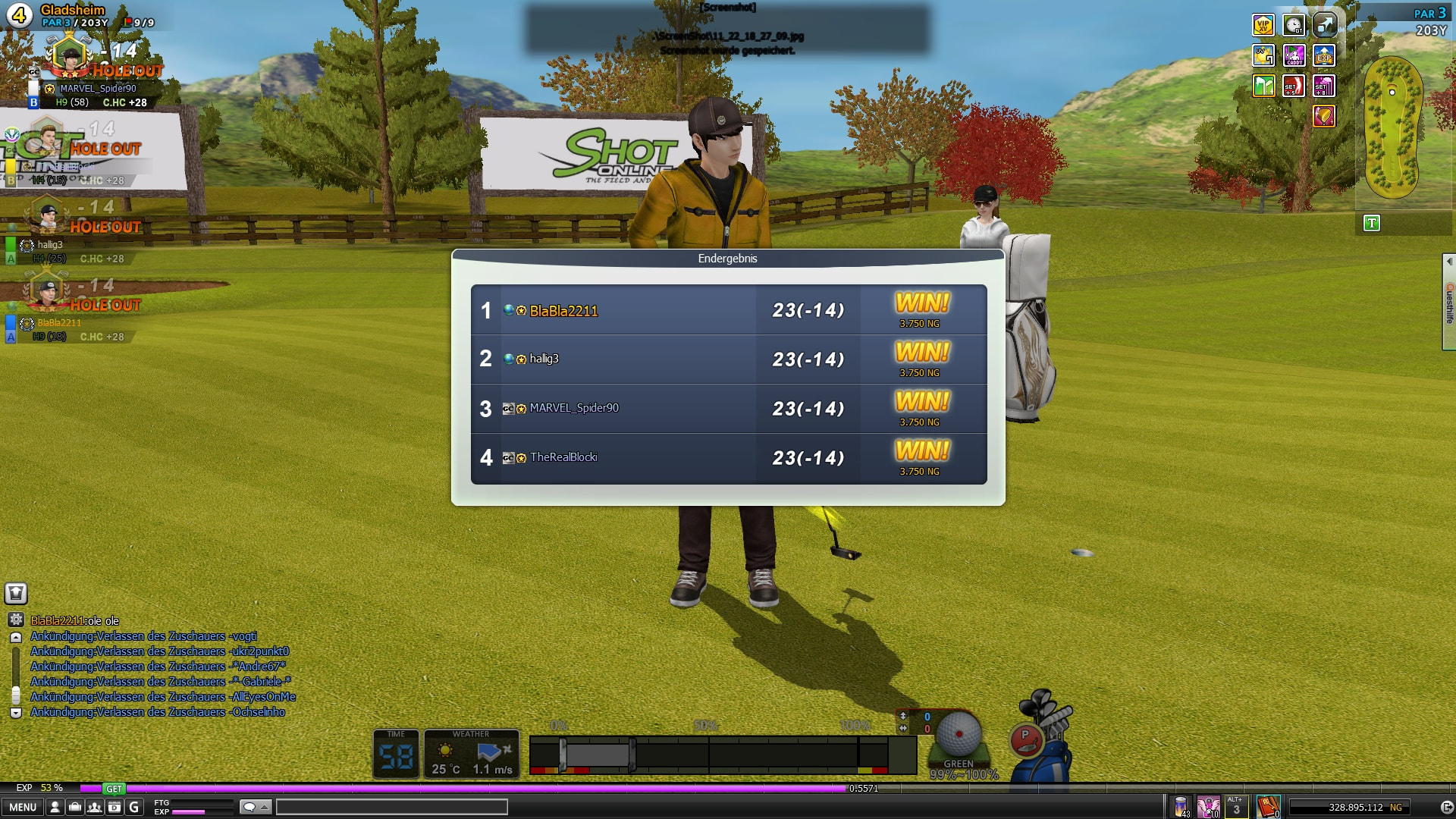Open the inventory bag icon

point(74,807)
